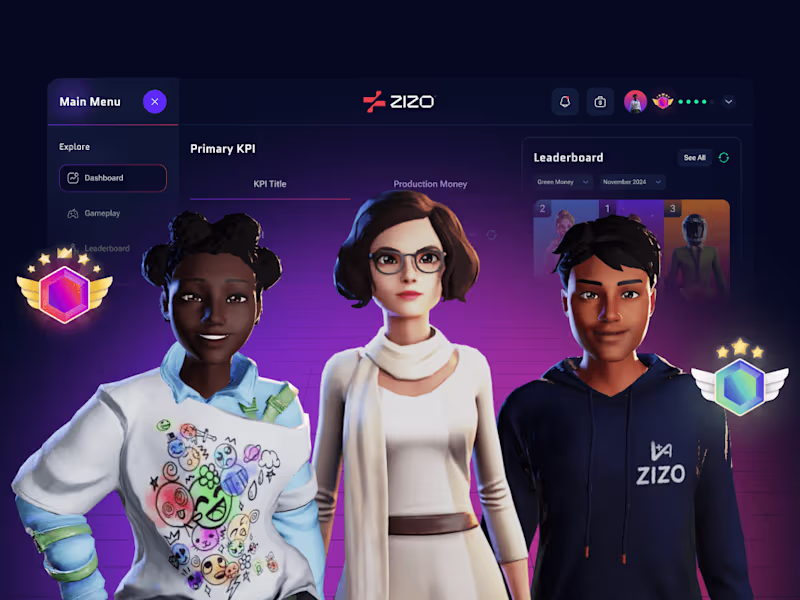Open the November 2024 date dropdown

(632, 182)
